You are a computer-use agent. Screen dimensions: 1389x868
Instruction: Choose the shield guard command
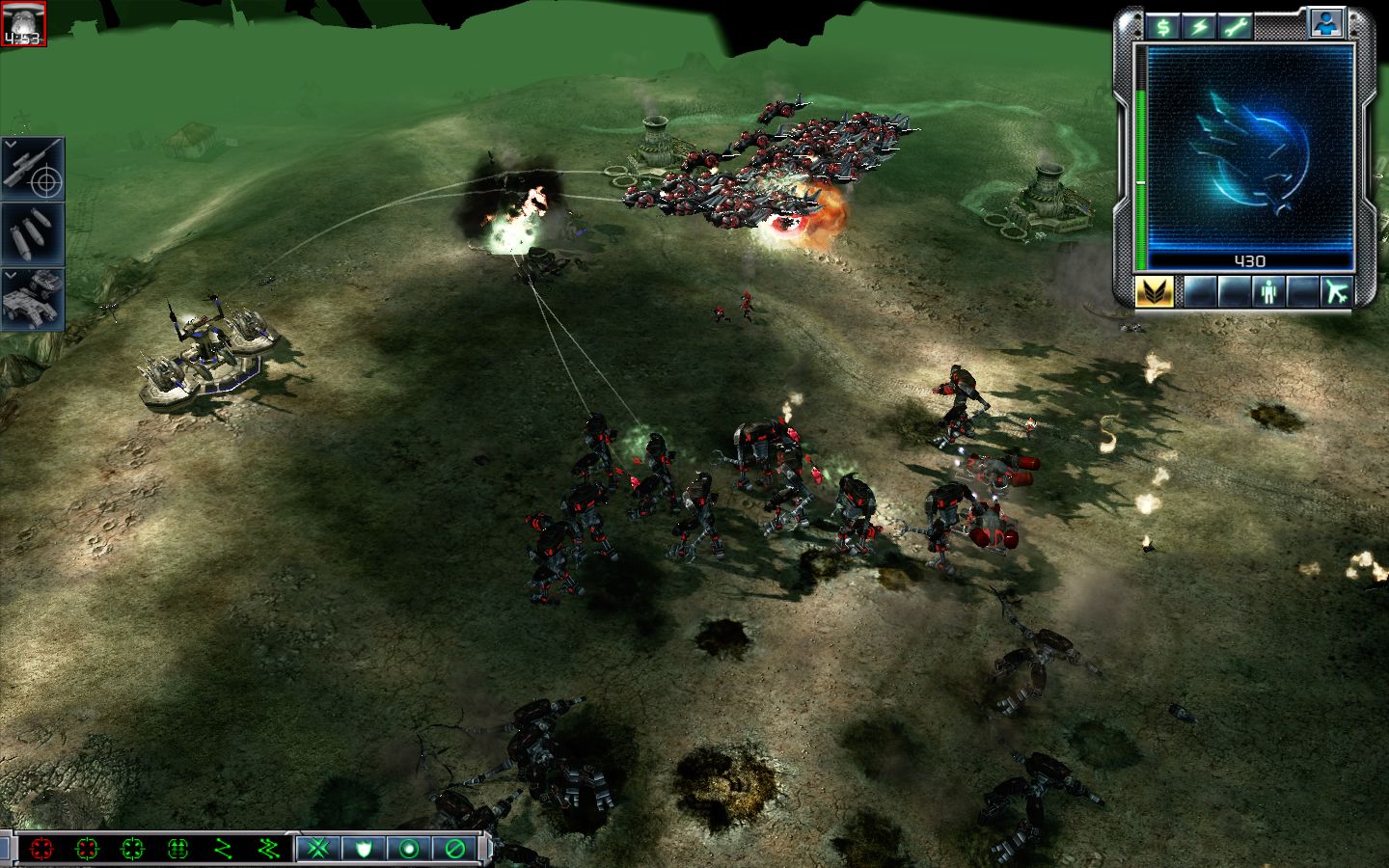[x=365, y=849]
